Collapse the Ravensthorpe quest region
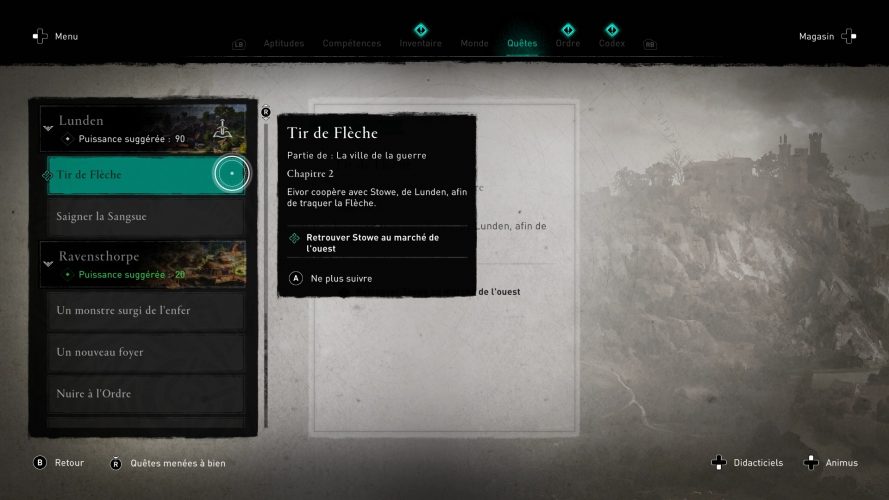Screen dimensions: 889x500 (x=48, y=264)
